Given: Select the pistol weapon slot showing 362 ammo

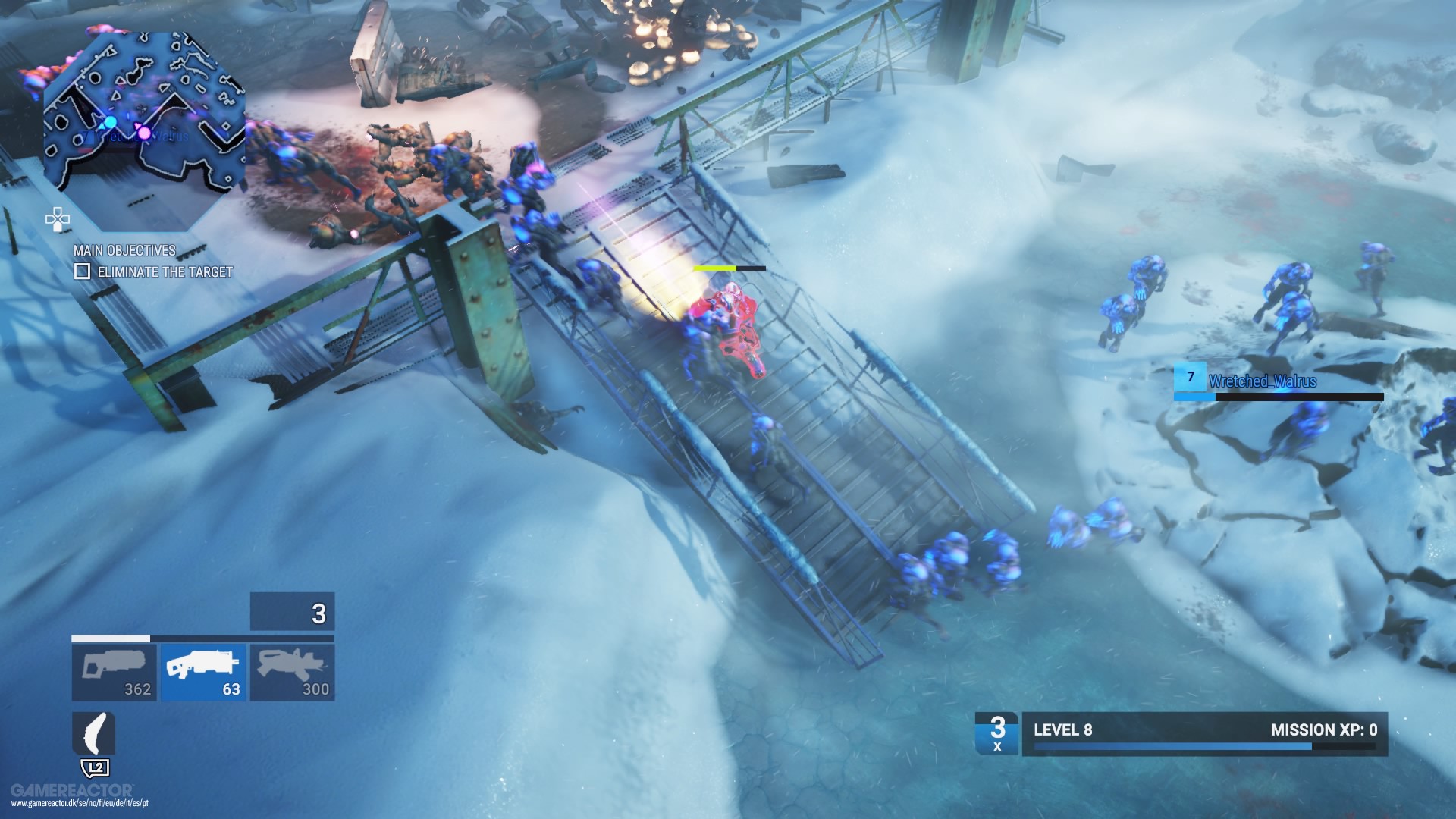Looking at the screenshot, I should [115, 672].
